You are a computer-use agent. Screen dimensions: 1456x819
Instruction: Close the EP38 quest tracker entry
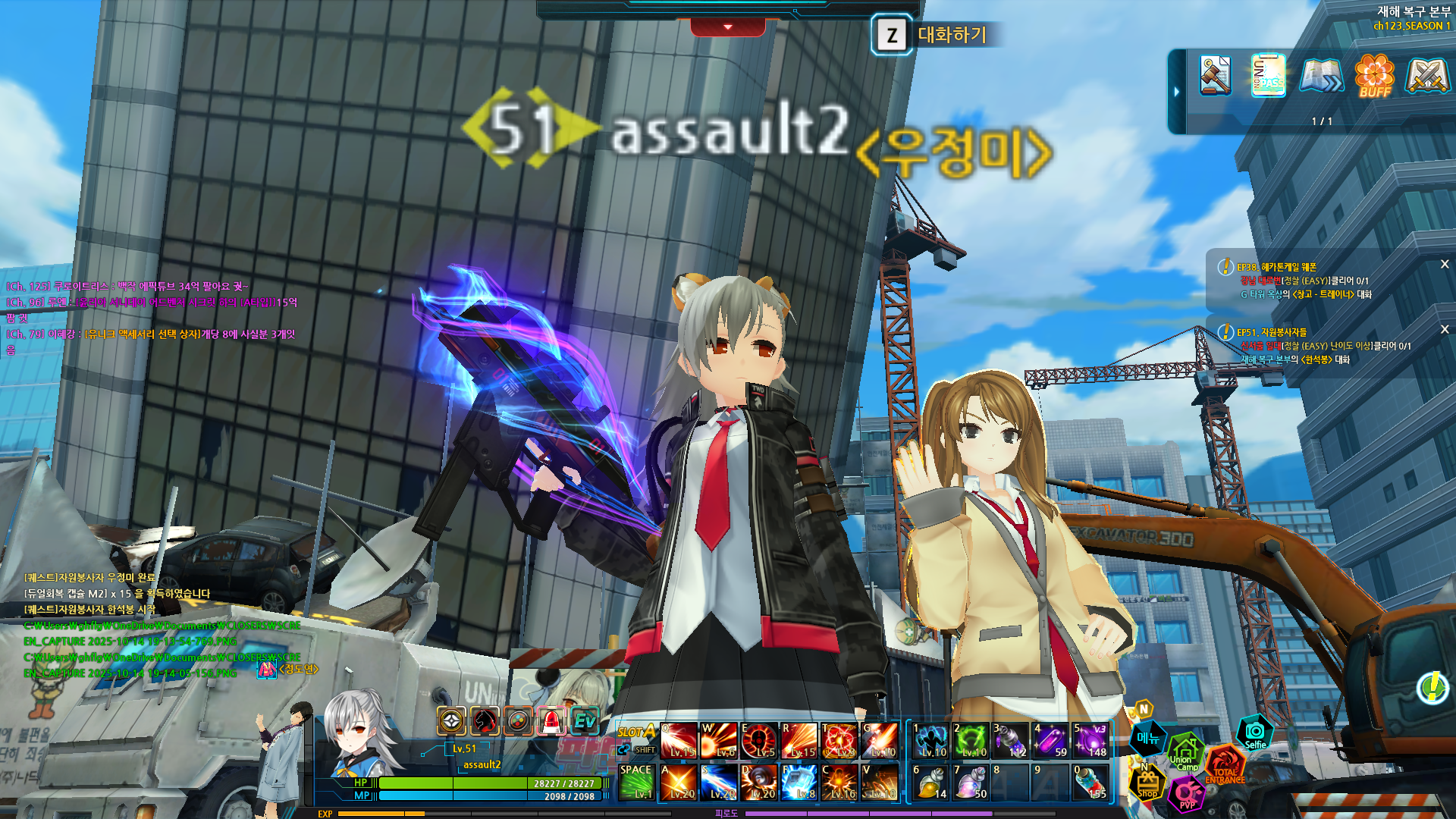tap(1445, 265)
